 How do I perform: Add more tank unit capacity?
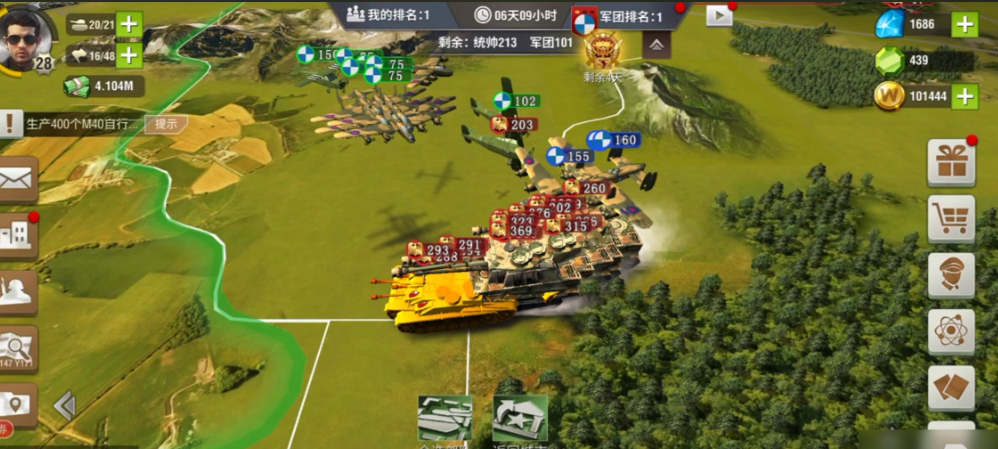point(129,24)
